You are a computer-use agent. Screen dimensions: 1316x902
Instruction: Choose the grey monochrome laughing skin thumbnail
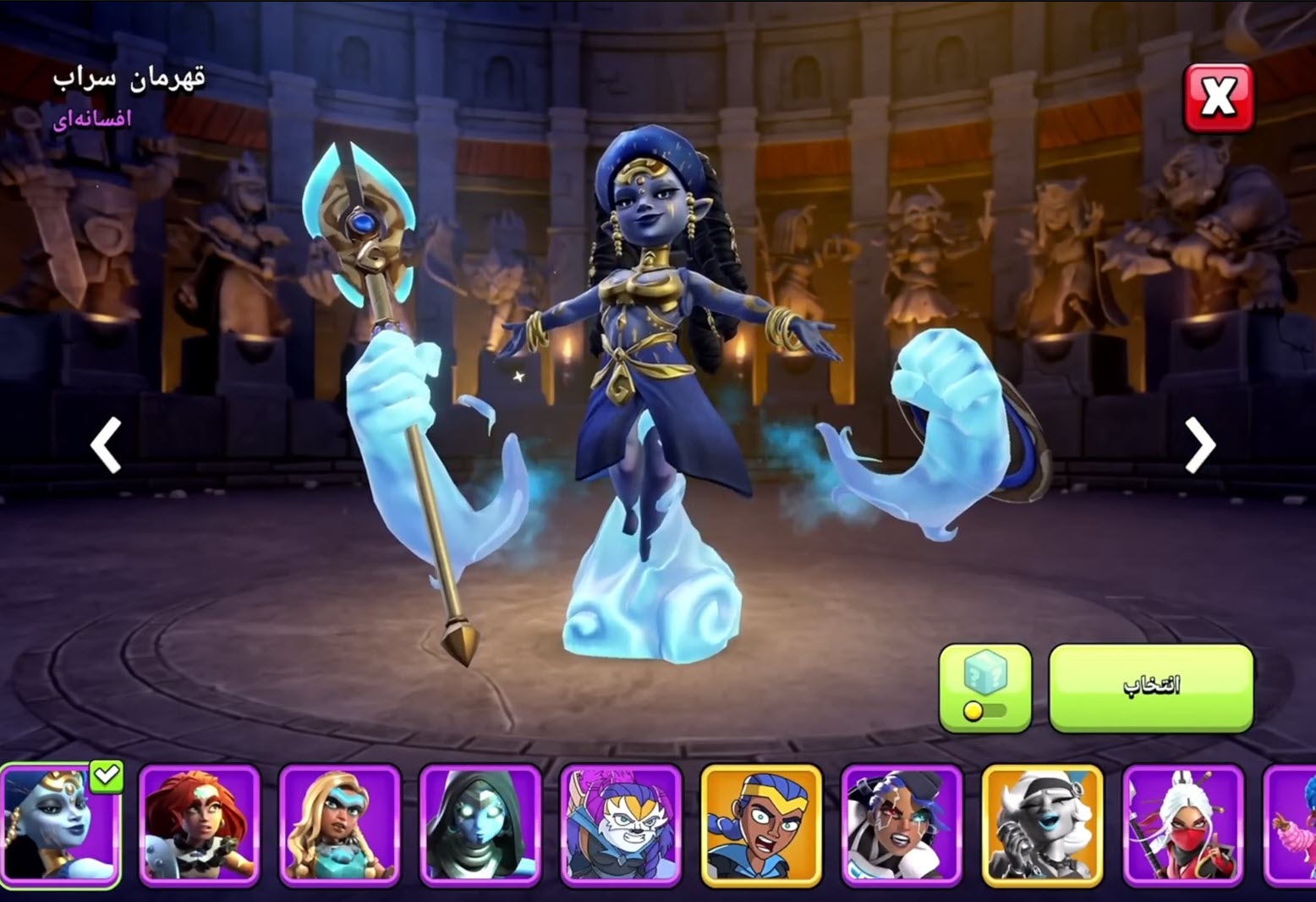tap(1042, 825)
